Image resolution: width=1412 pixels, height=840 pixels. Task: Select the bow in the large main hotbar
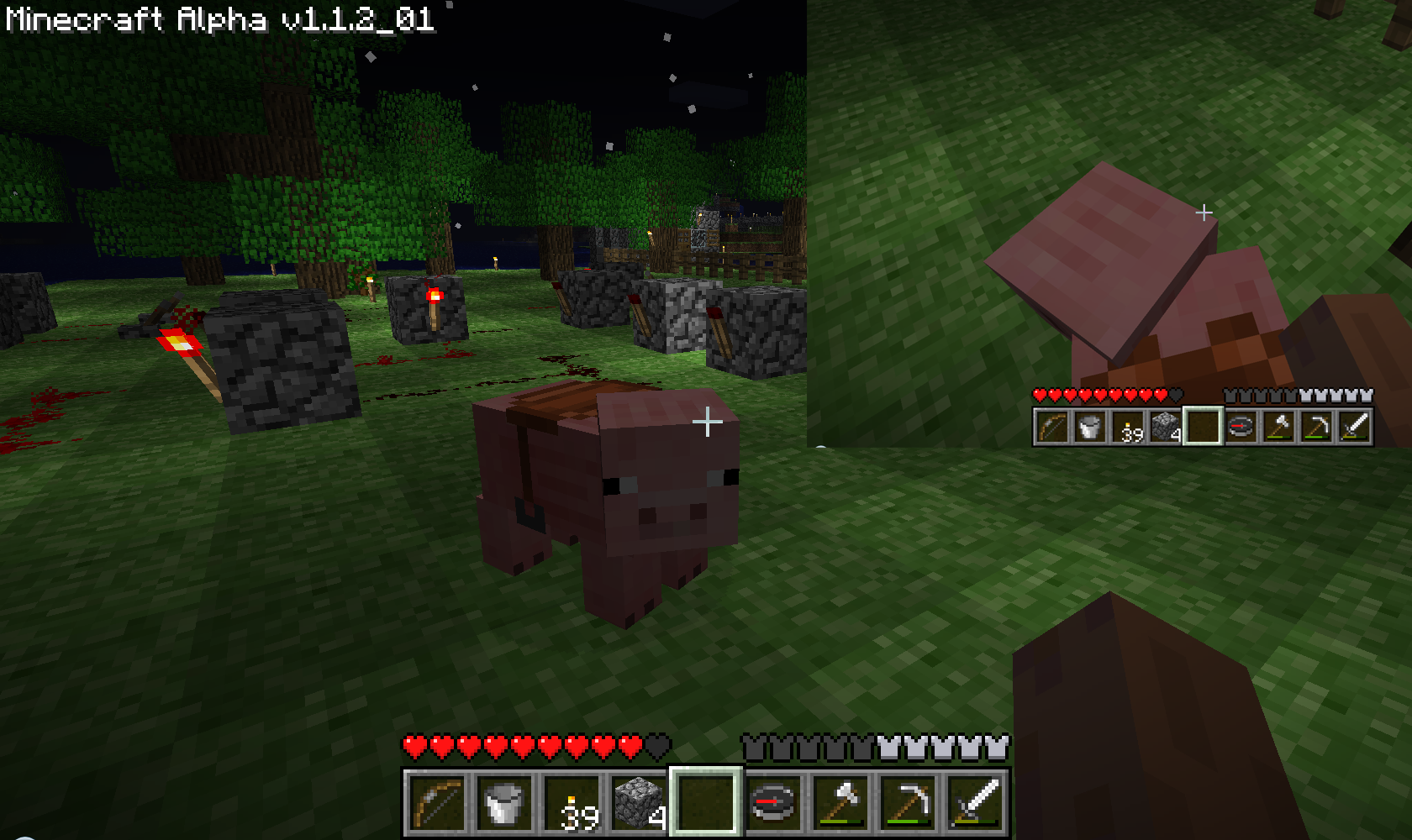437,802
